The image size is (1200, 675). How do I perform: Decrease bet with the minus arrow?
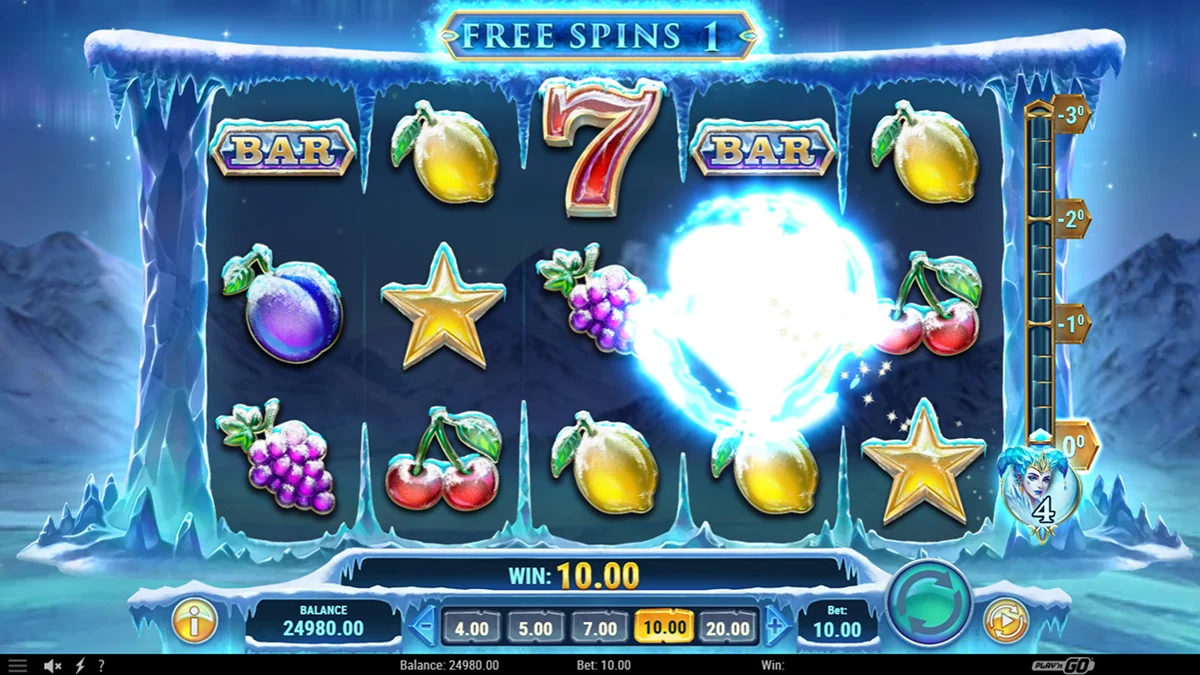coord(423,628)
